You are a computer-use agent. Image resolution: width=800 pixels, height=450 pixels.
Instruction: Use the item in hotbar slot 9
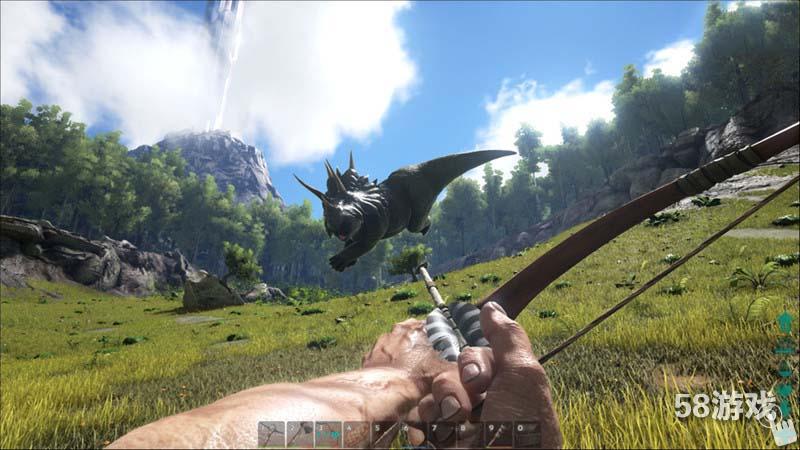click(x=499, y=434)
